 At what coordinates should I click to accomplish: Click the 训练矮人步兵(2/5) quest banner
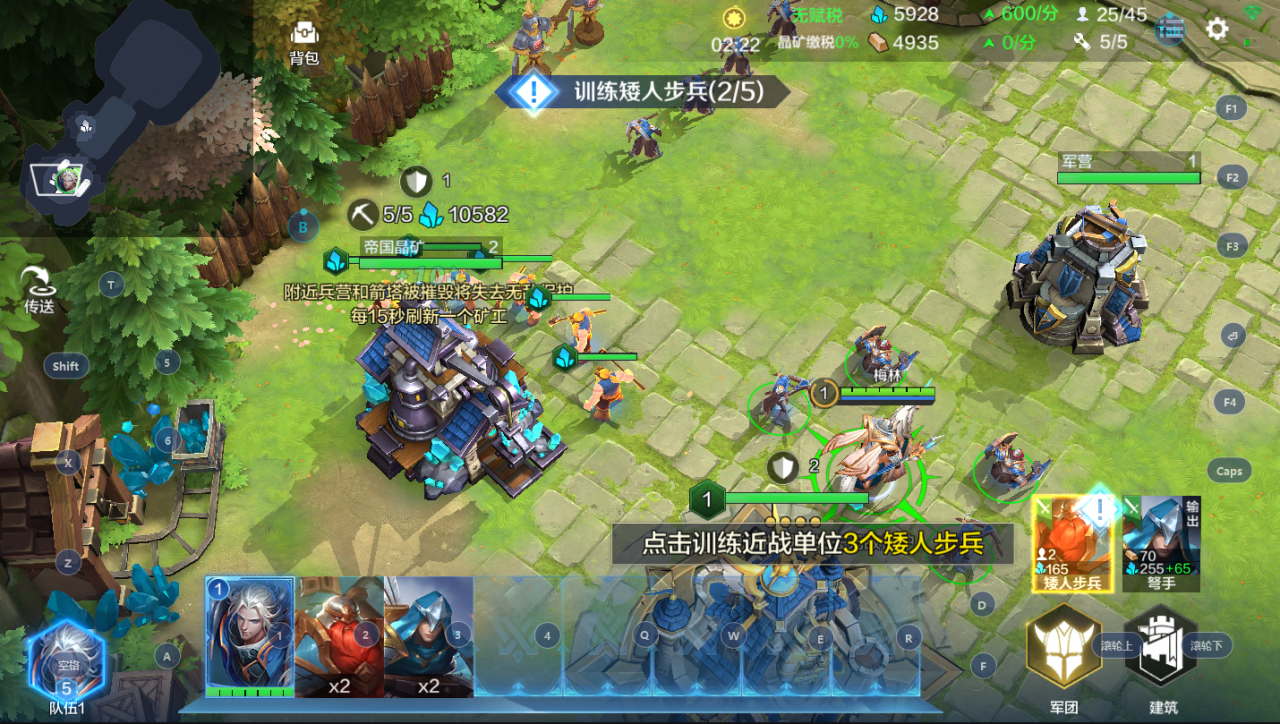click(640, 90)
